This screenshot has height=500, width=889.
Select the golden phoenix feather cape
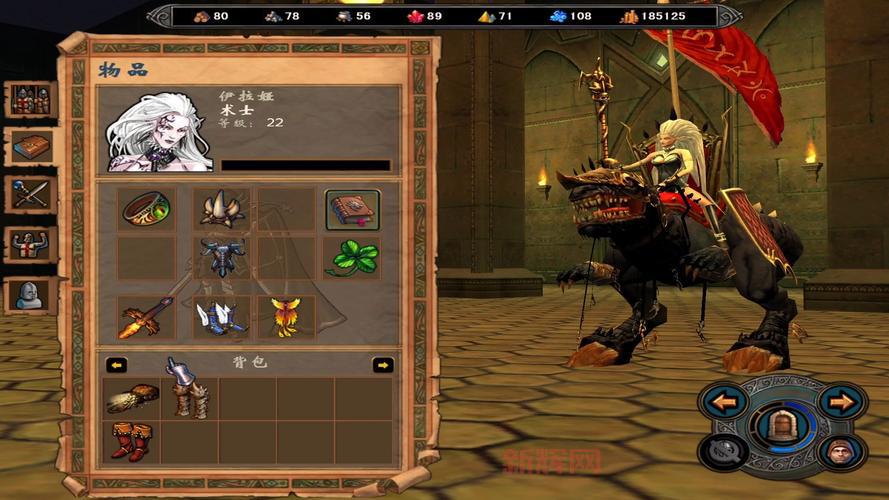[x=286, y=317]
